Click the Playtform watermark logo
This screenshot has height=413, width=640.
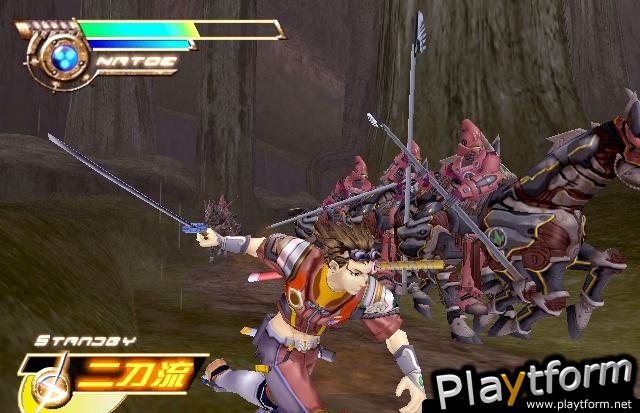click(532, 381)
